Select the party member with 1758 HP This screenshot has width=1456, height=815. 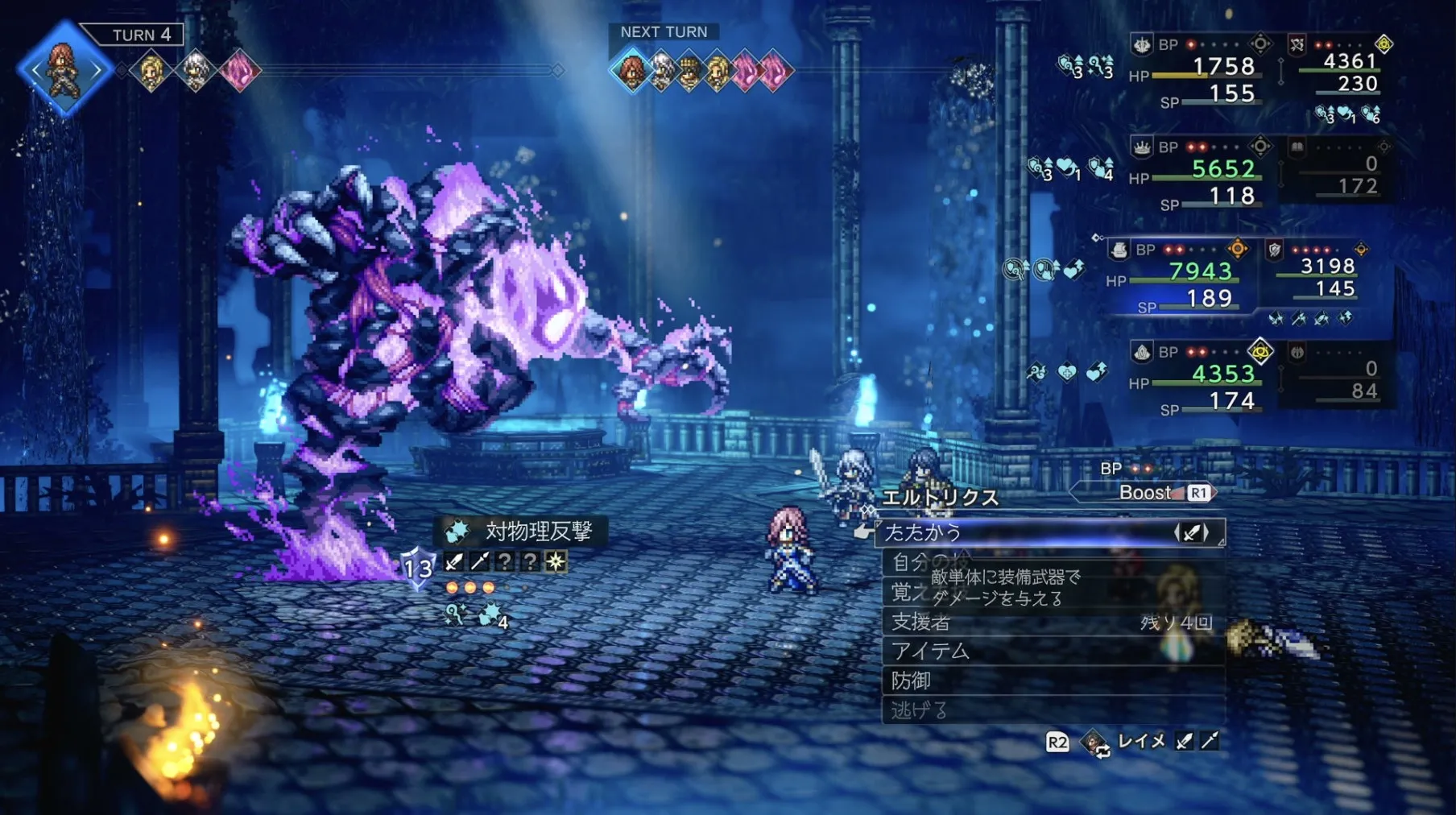[1222, 66]
